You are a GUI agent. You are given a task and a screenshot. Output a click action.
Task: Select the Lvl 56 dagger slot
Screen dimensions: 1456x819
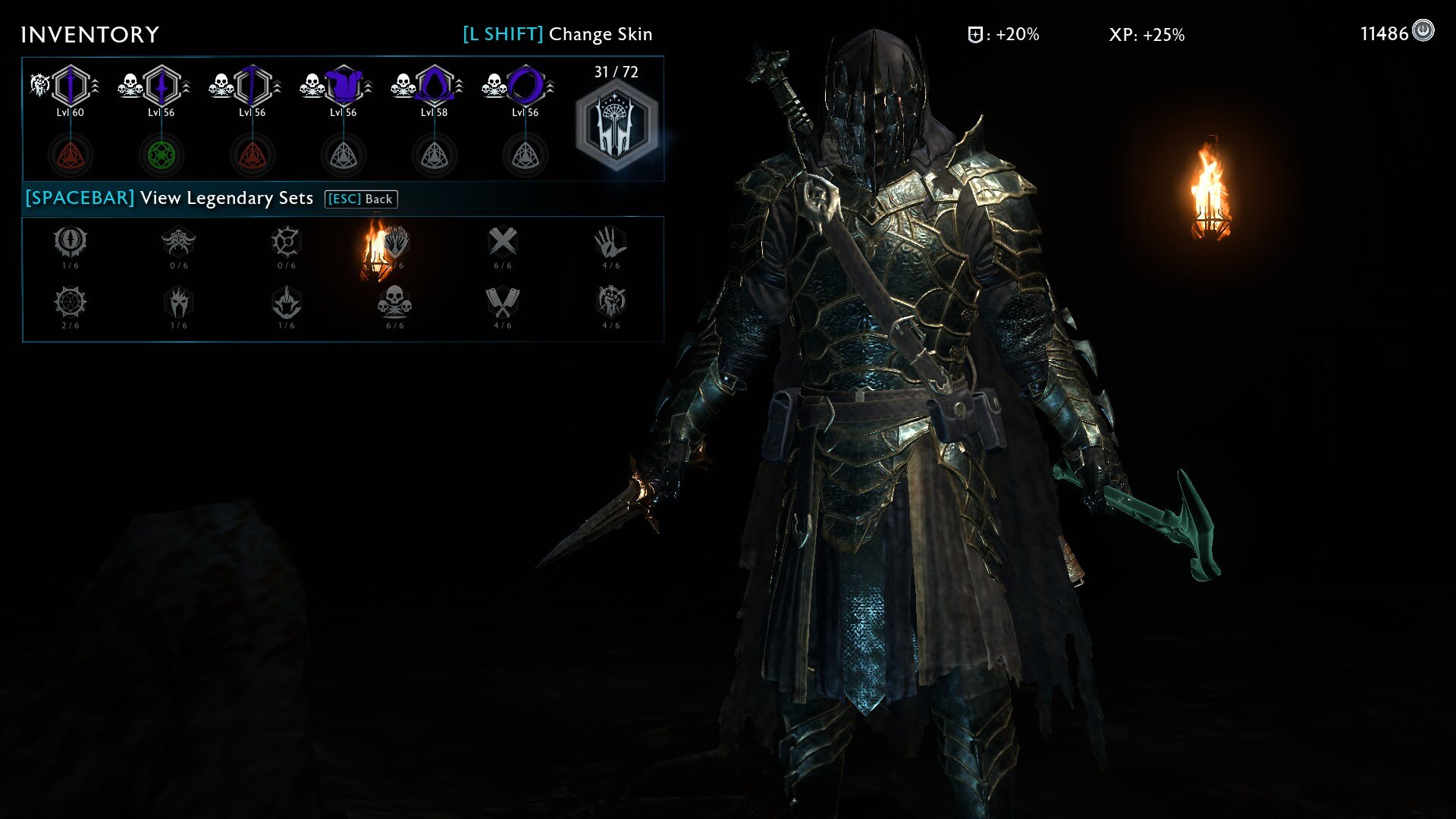[x=161, y=86]
